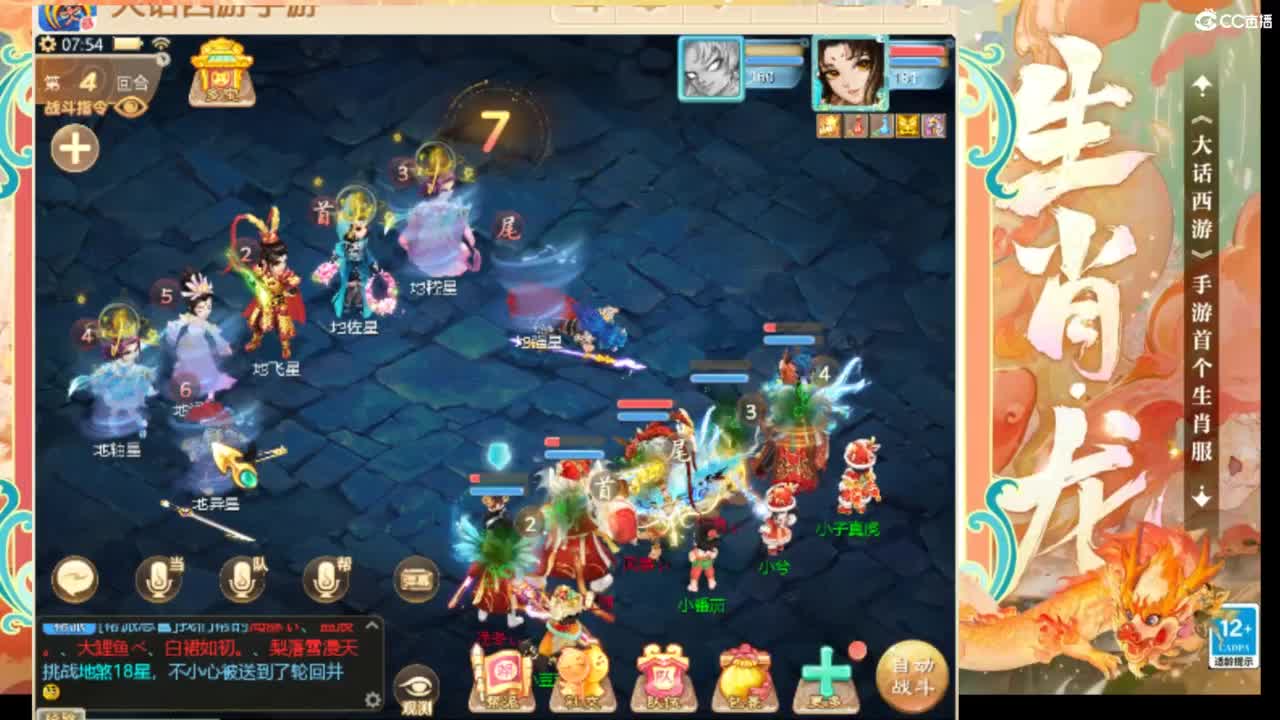Click the settings gear beside the clock
The width and height of the screenshot is (1280, 720).
[x=46, y=44]
